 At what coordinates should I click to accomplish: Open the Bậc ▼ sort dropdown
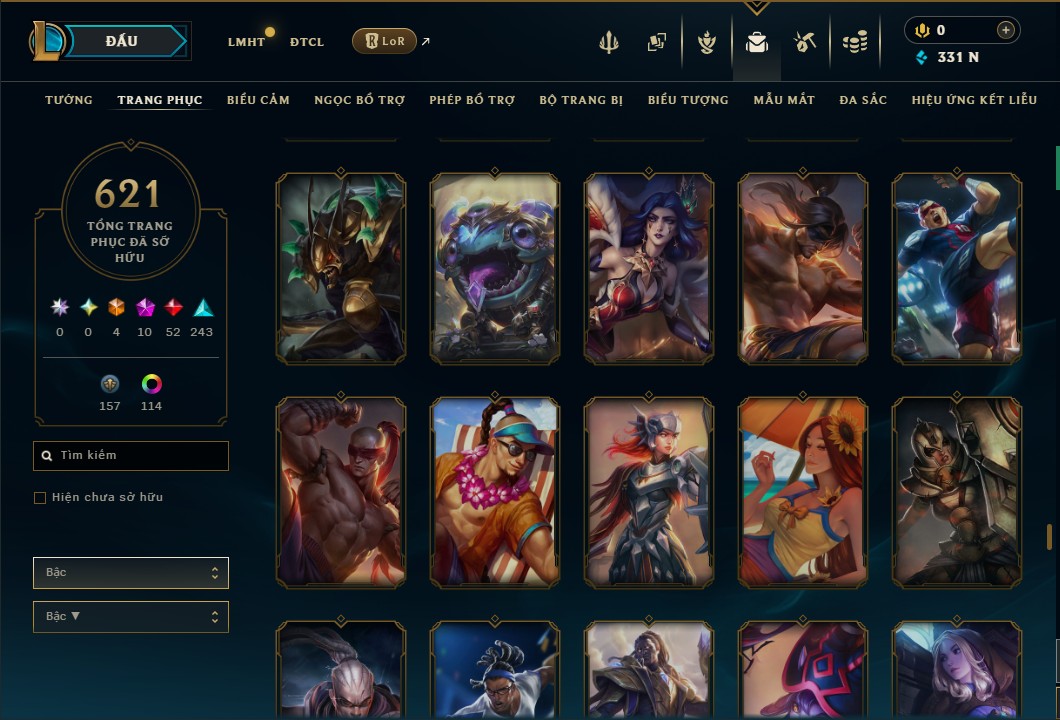coord(131,617)
